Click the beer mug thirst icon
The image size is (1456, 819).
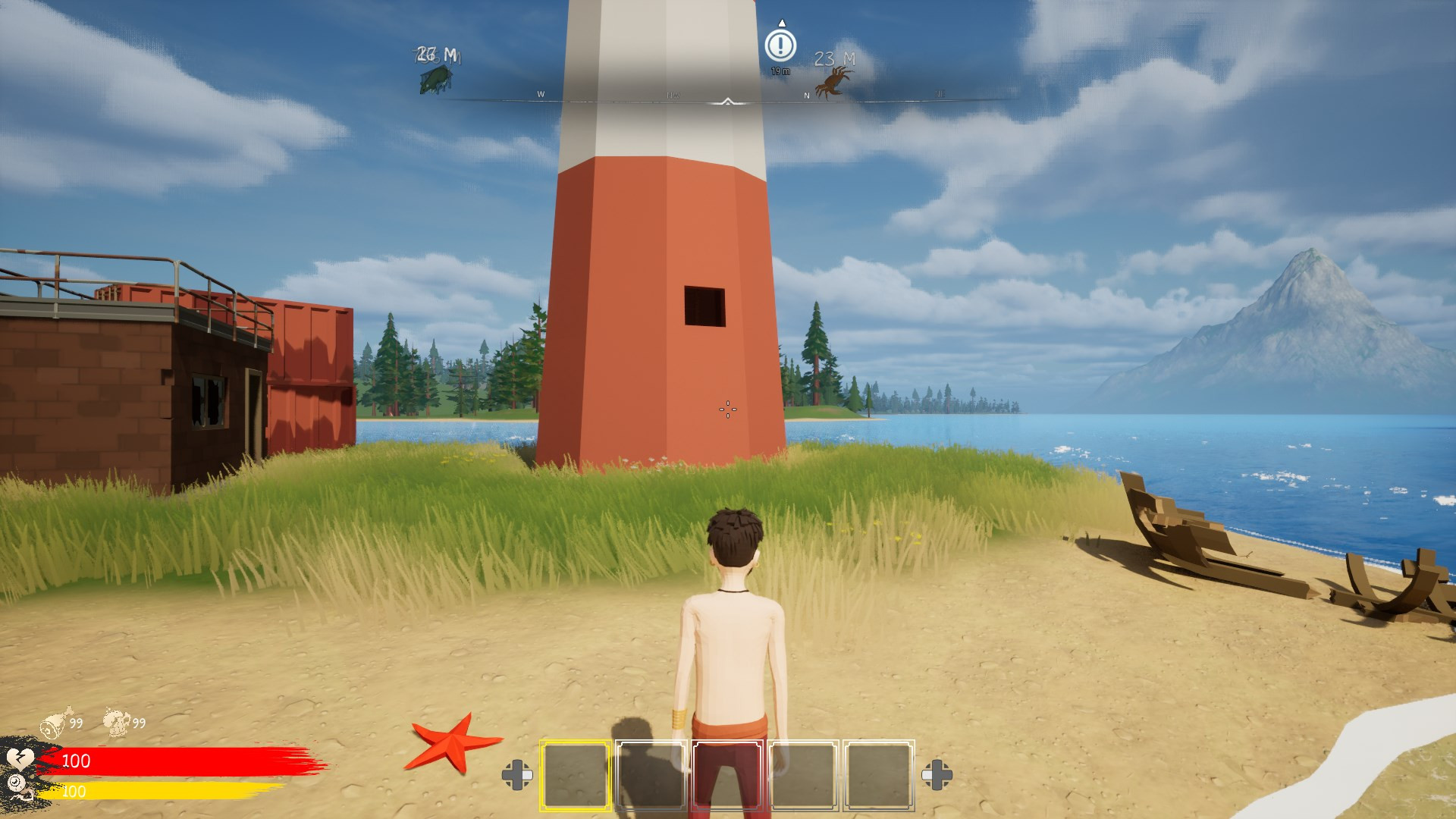(117, 721)
